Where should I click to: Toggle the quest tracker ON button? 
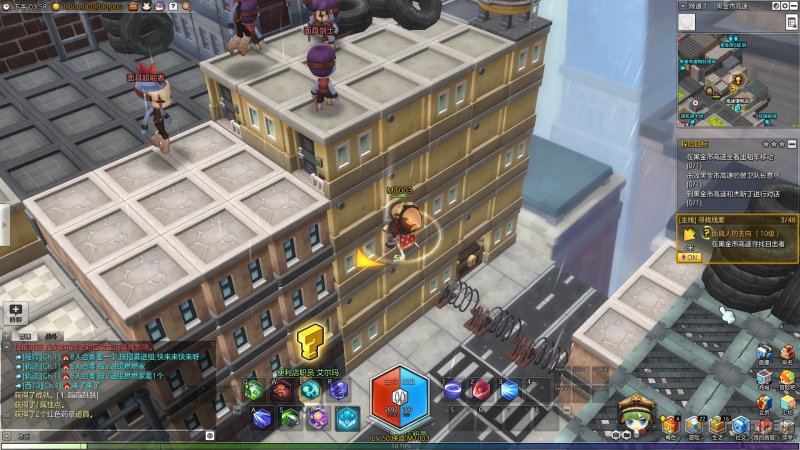(x=690, y=256)
